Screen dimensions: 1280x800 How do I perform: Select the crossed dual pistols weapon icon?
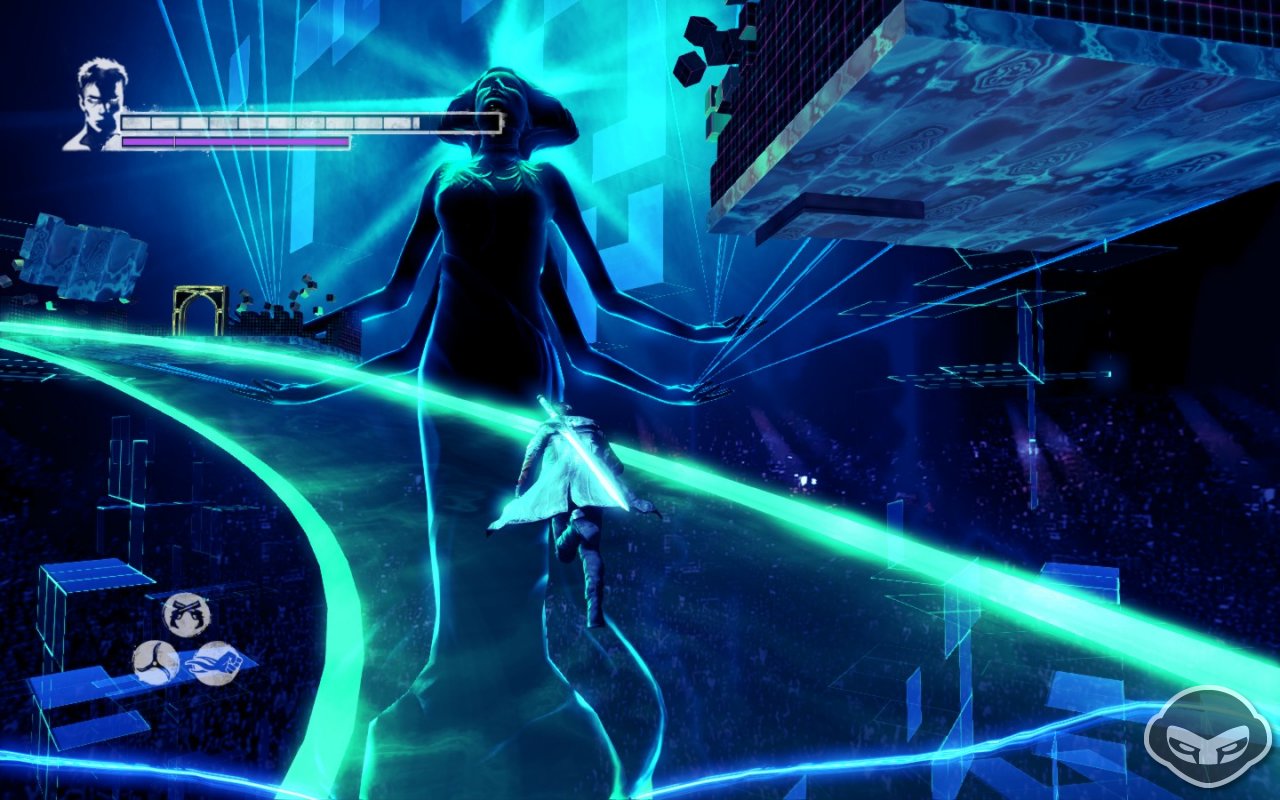[x=186, y=614]
